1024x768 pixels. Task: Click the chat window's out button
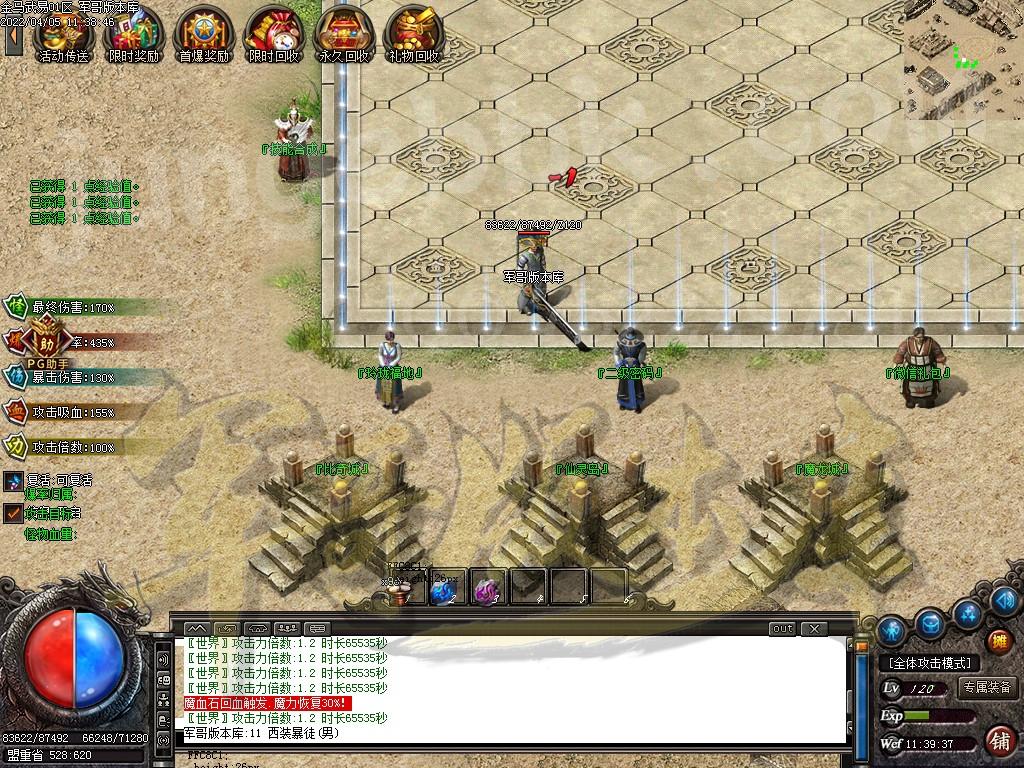tap(782, 629)
